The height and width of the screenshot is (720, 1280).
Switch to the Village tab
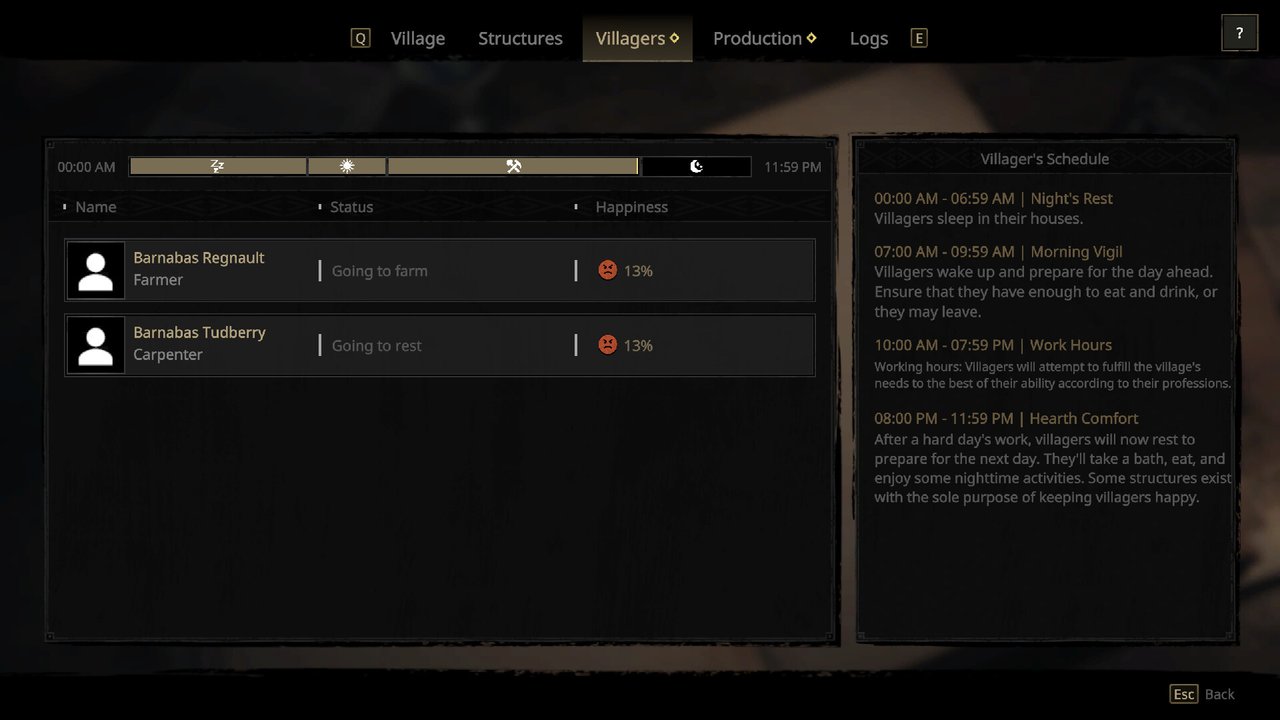pyautogui.click(x=417, y=38)
